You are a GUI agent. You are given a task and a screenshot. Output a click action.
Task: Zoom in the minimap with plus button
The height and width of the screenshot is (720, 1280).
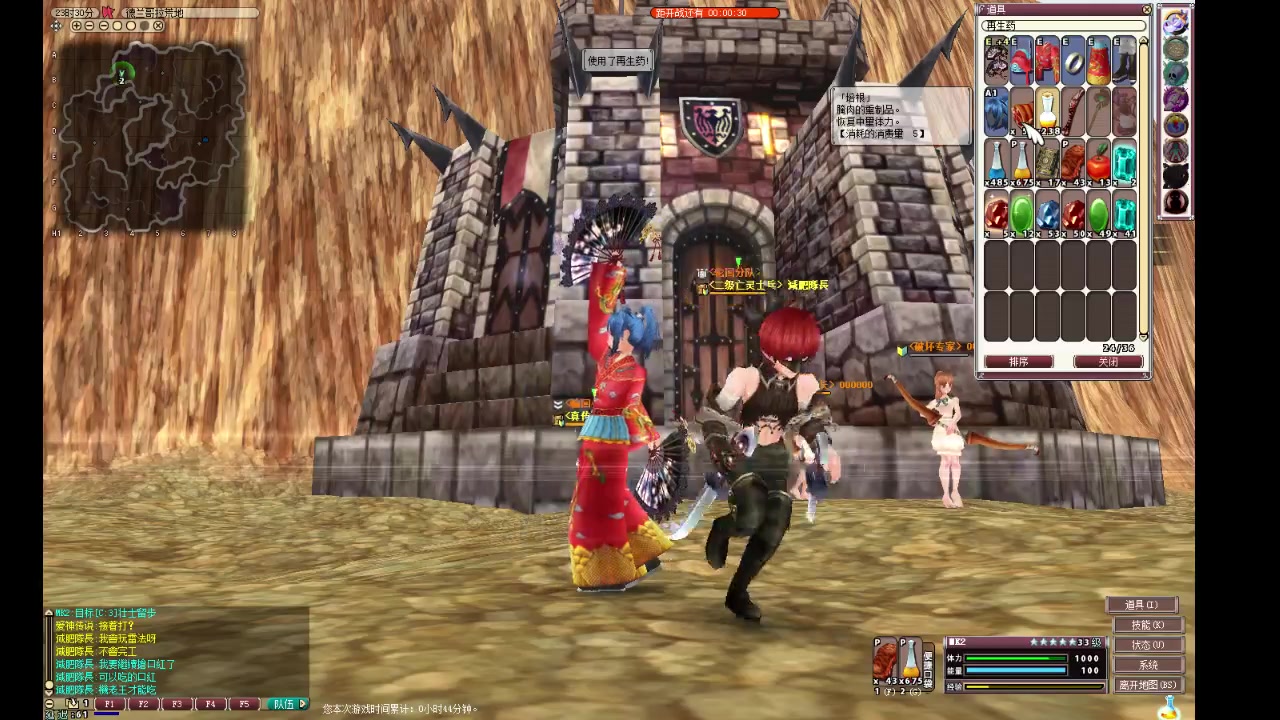tap(76, 26)
